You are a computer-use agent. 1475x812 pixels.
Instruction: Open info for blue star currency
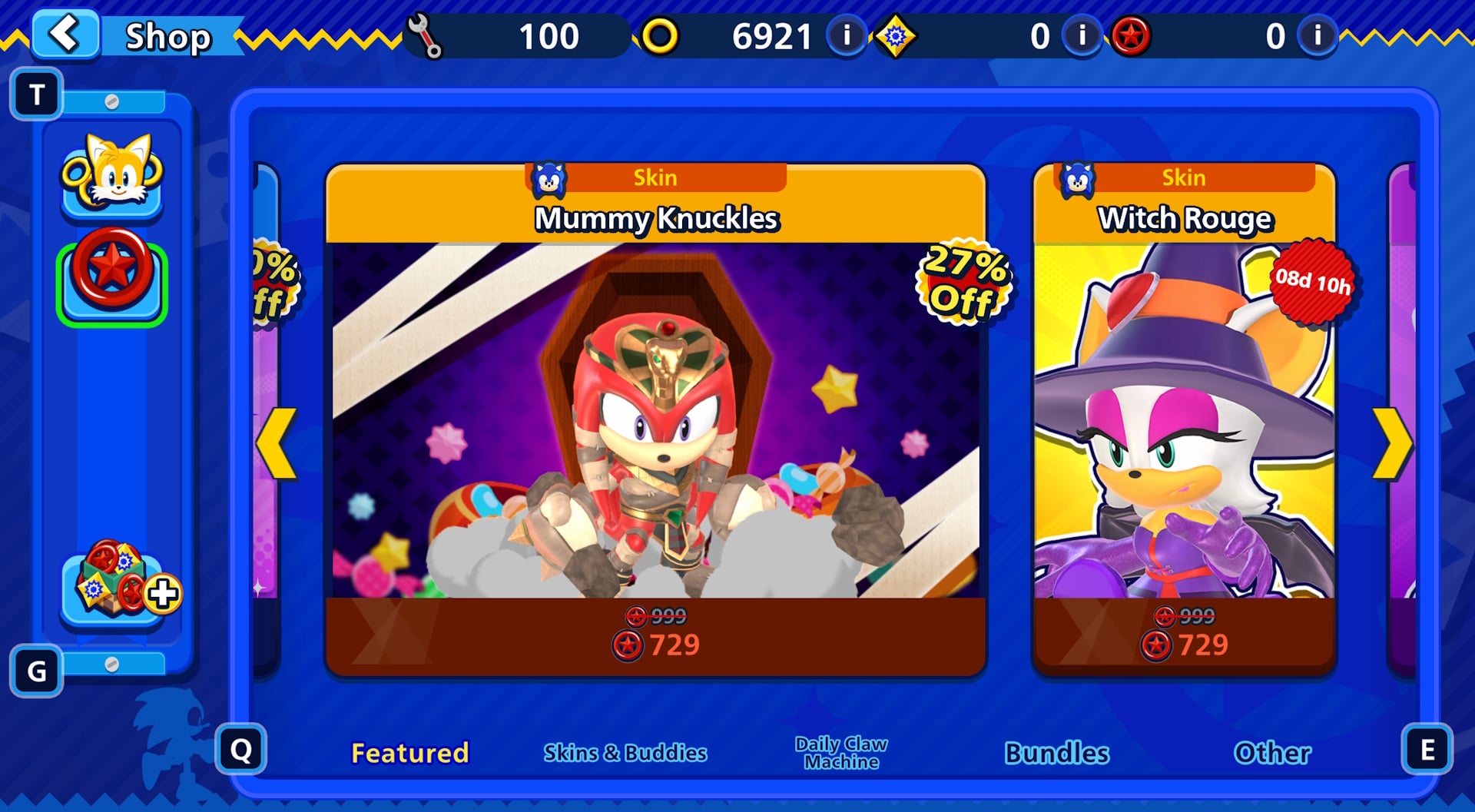click(1081, 35)
